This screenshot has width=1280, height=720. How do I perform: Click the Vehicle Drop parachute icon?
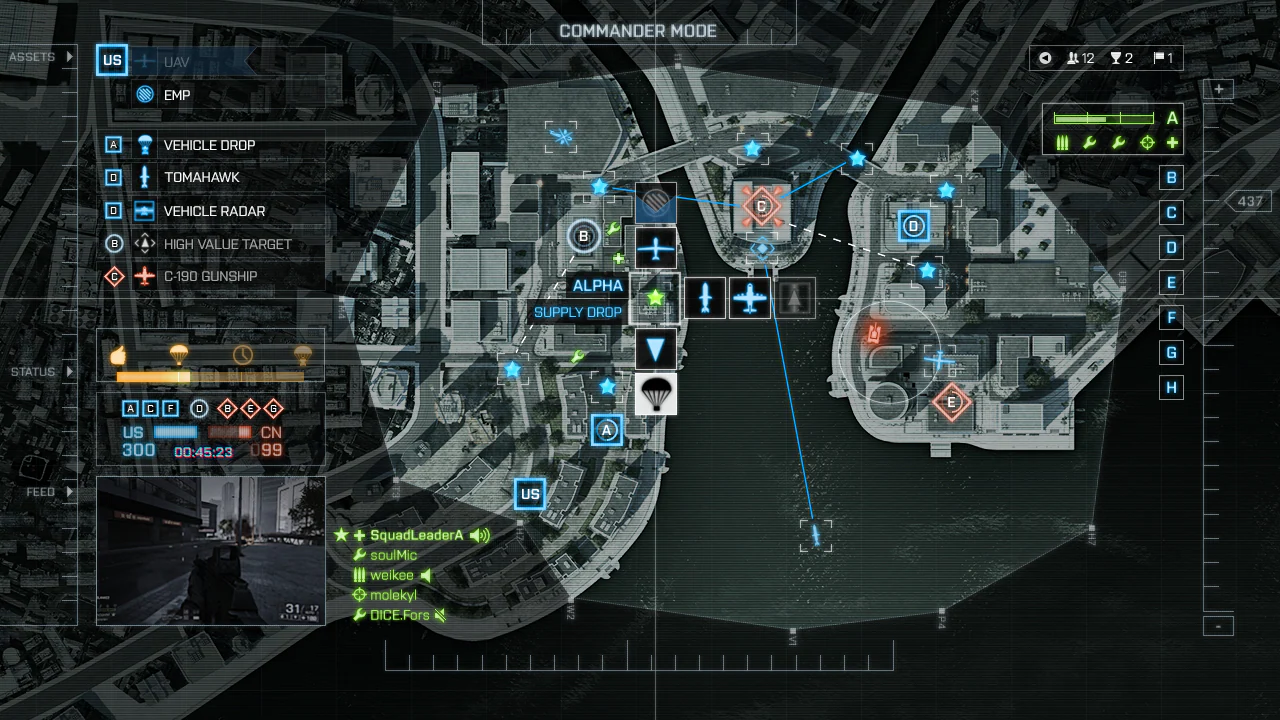[x=143, y=144]
